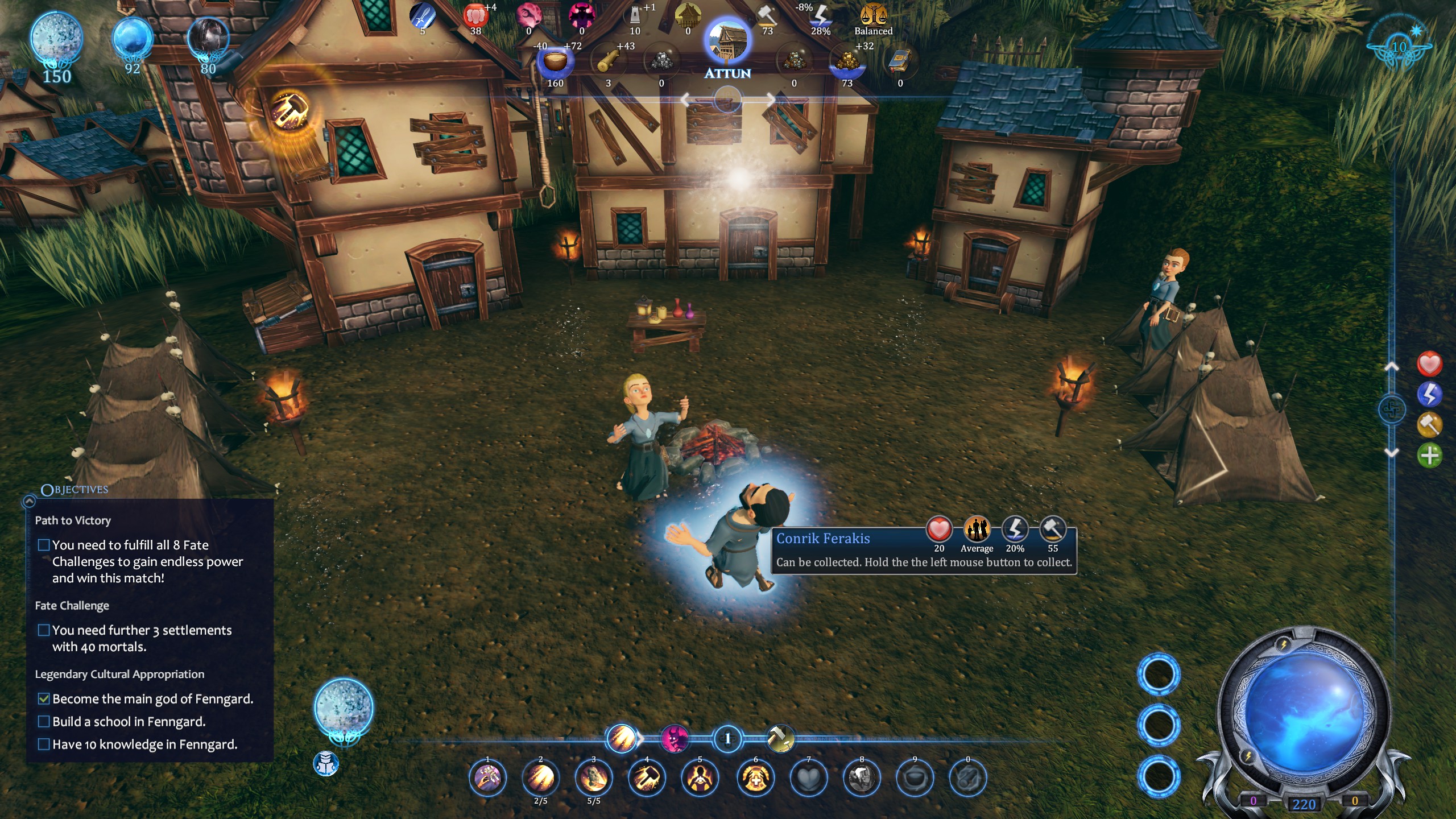Click the green plus orb on right panel

click(x=1429, y=456)
